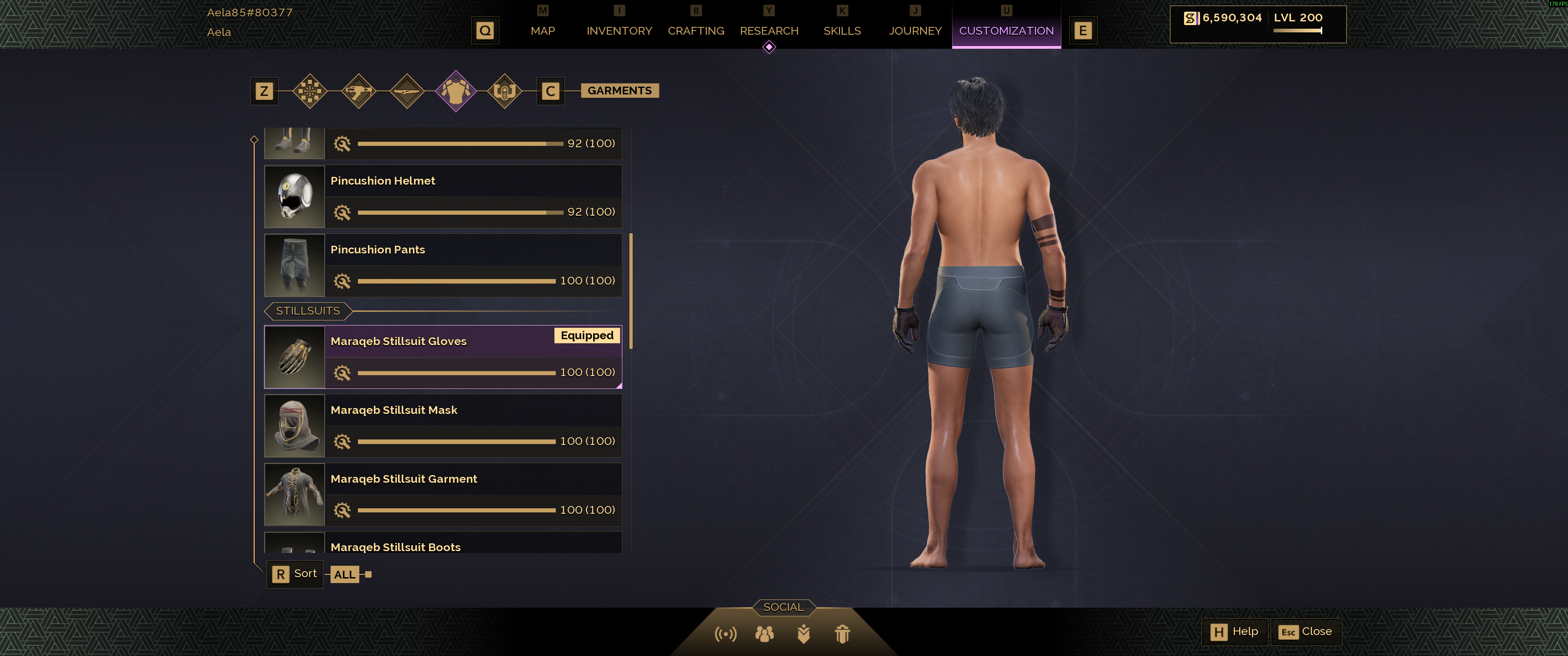Open the Research tab
The image size is (1568, 656).
[768, 31]
